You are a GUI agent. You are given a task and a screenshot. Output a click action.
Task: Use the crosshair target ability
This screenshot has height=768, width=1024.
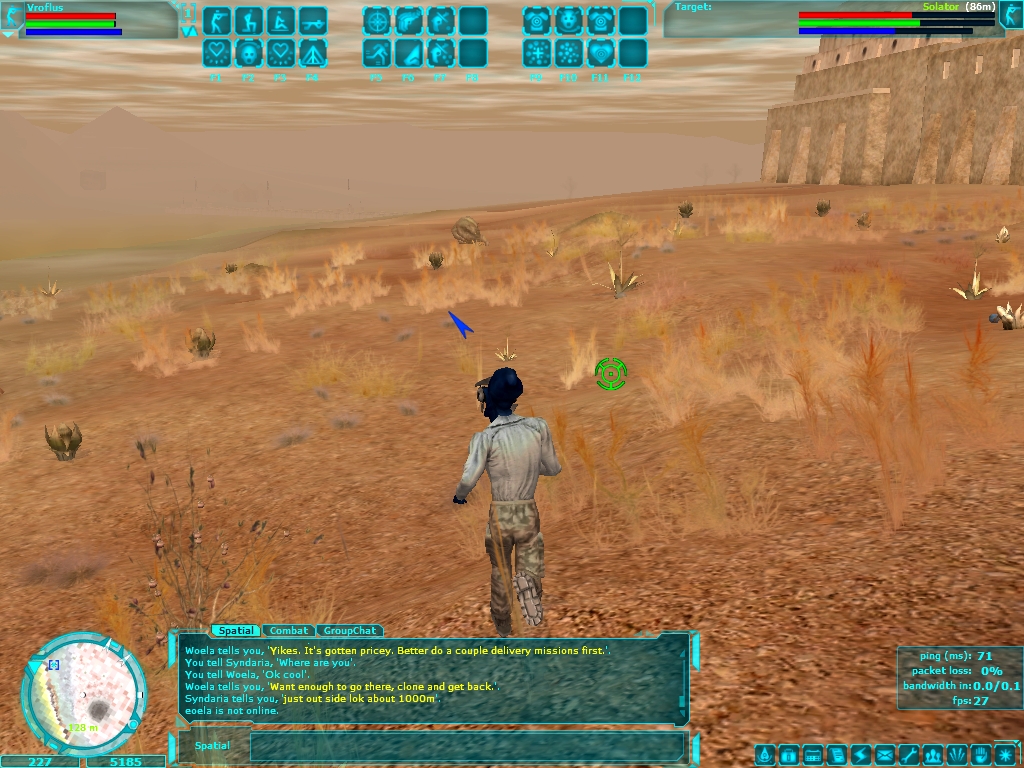click(377, 21)
